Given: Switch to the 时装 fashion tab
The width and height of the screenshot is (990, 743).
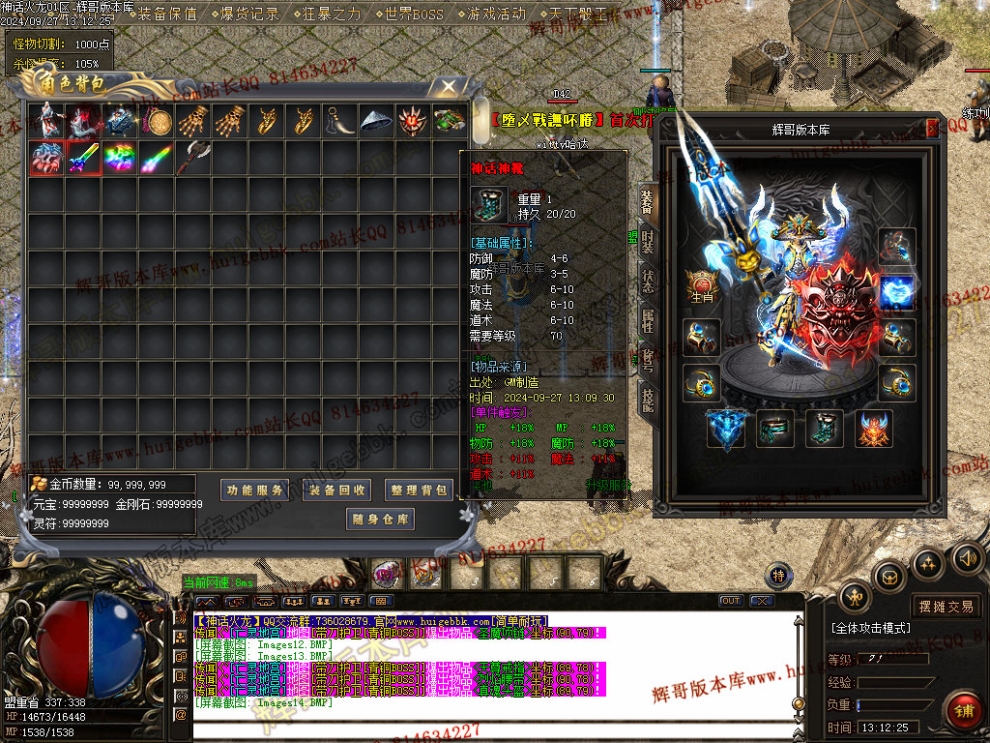Looking at the screenshot, I should point(647,242).
